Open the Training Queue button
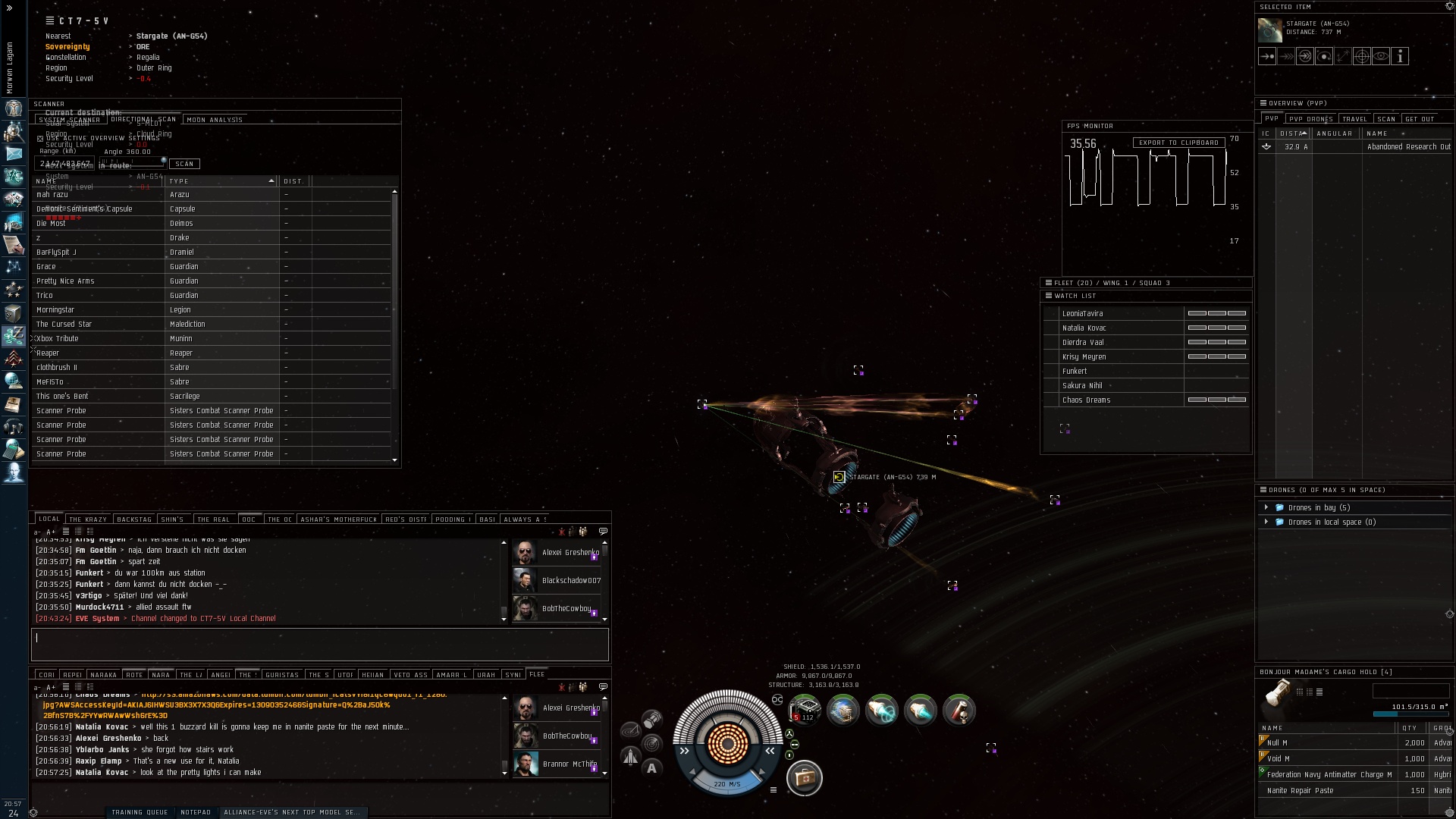Image resolution: width=1456 pixels, height=819 pixels. 140,812
